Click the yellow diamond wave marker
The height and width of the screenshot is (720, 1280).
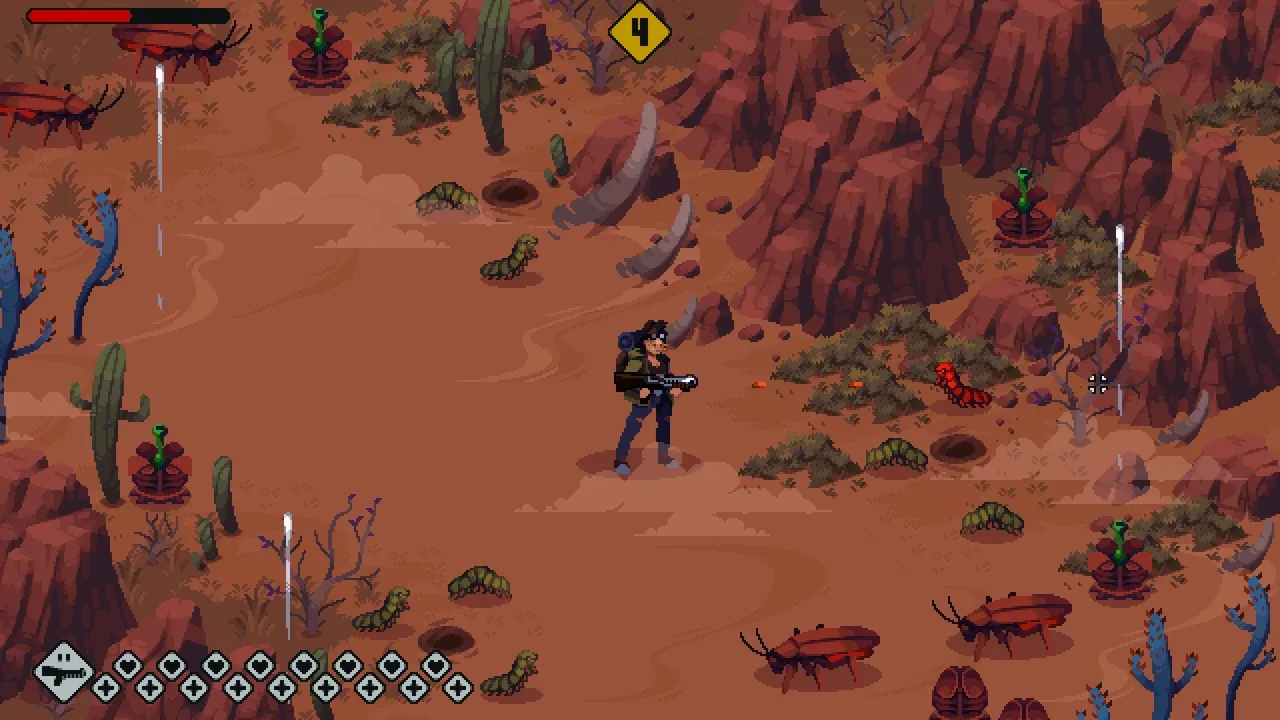pyautogui.click(x=639, y=31)
